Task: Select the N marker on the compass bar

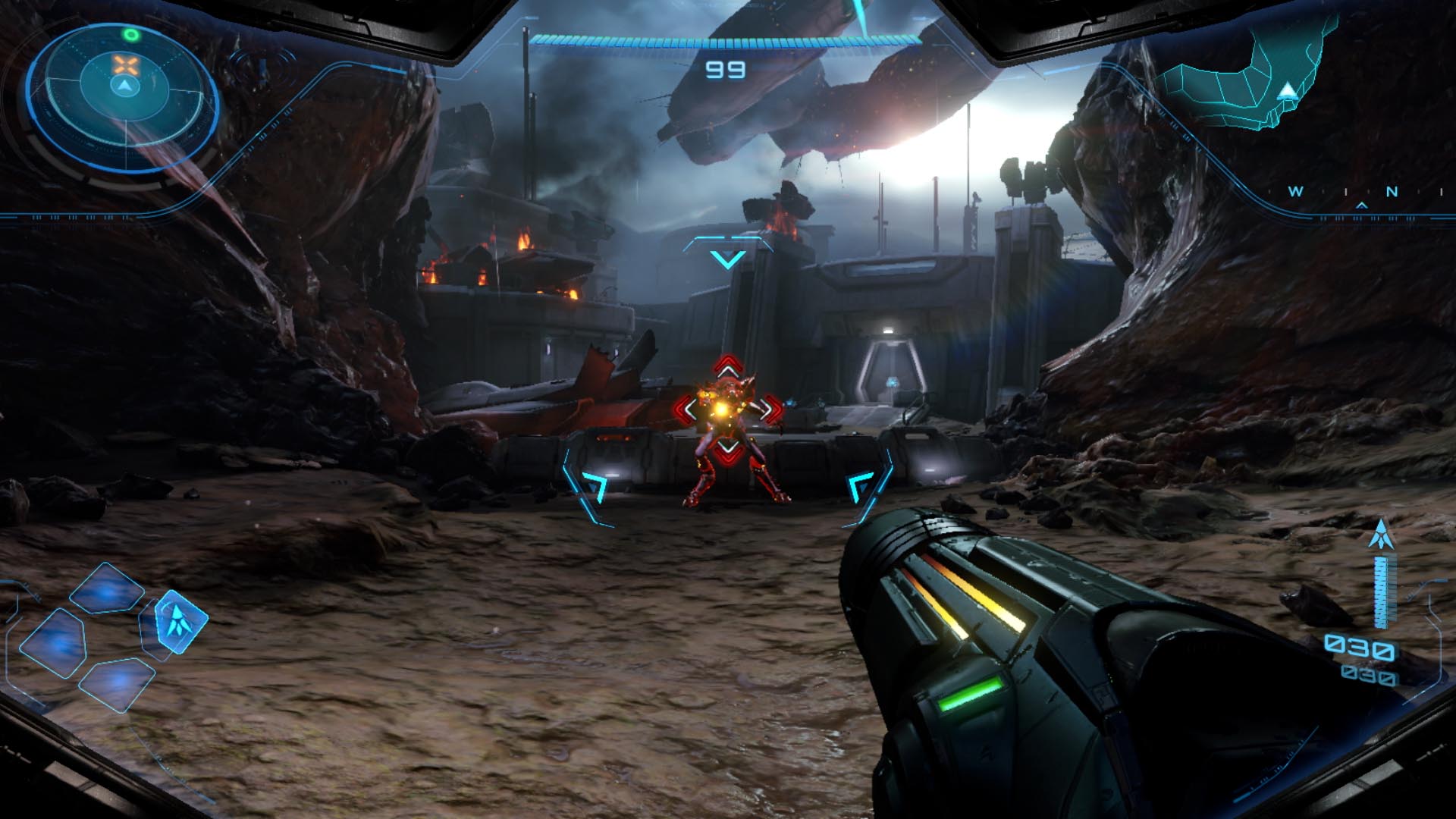Action: pos(1392,192)
